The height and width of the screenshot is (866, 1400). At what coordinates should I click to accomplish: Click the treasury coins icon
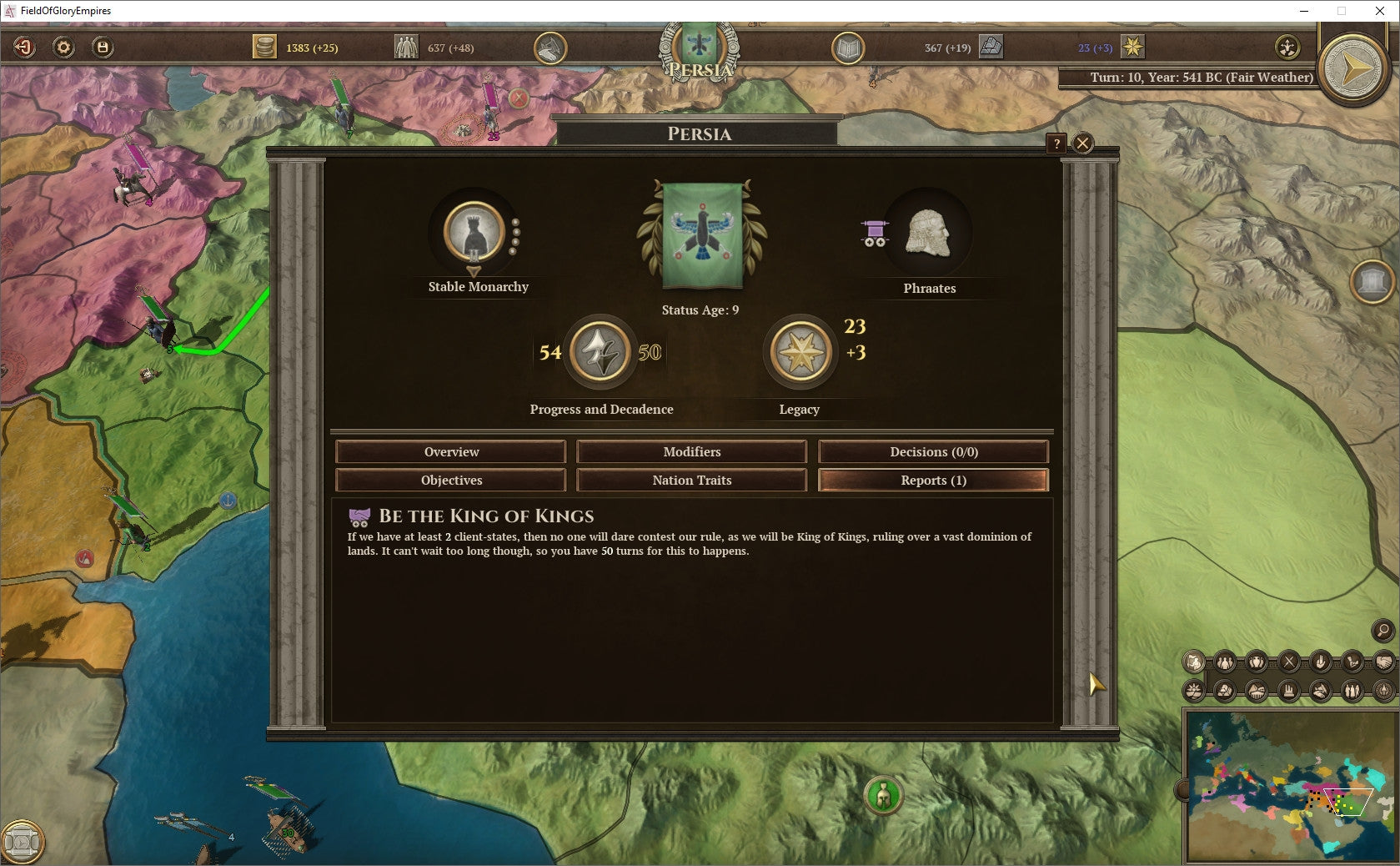[x=265, y=47]
